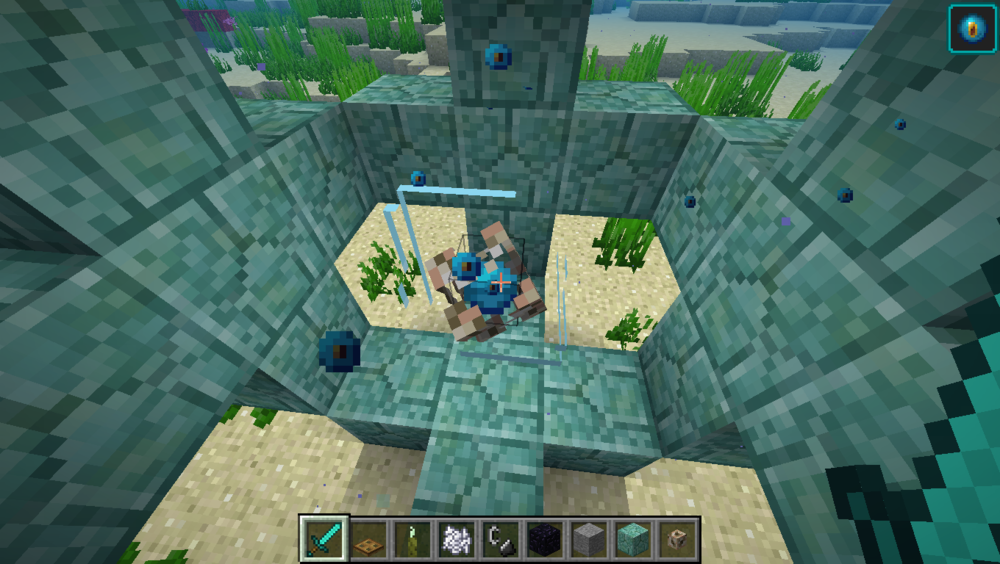Click the Conduit Power status effect icon

[x=972, y=28]
